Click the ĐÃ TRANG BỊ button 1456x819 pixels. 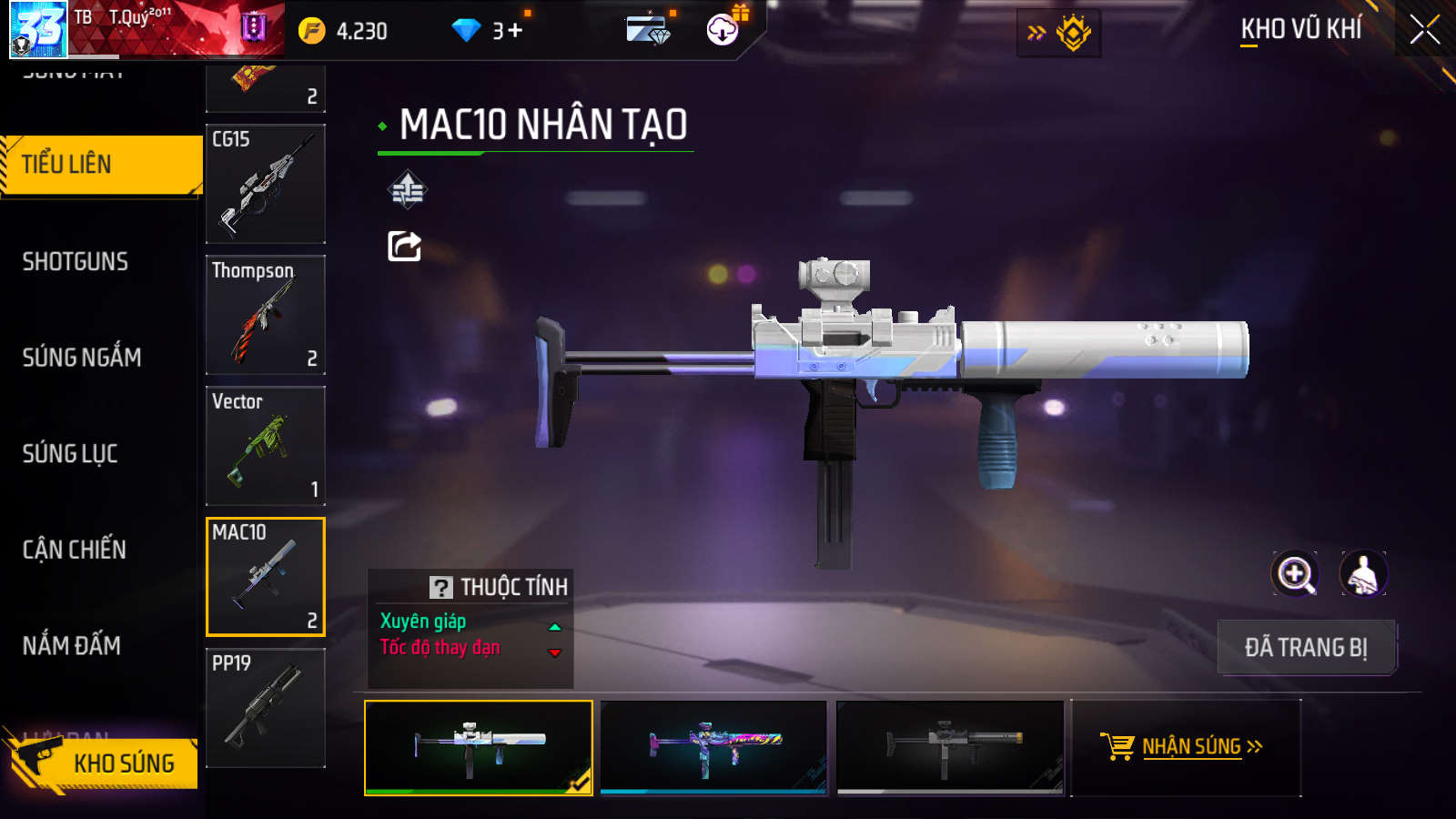tap(1306, 648)
